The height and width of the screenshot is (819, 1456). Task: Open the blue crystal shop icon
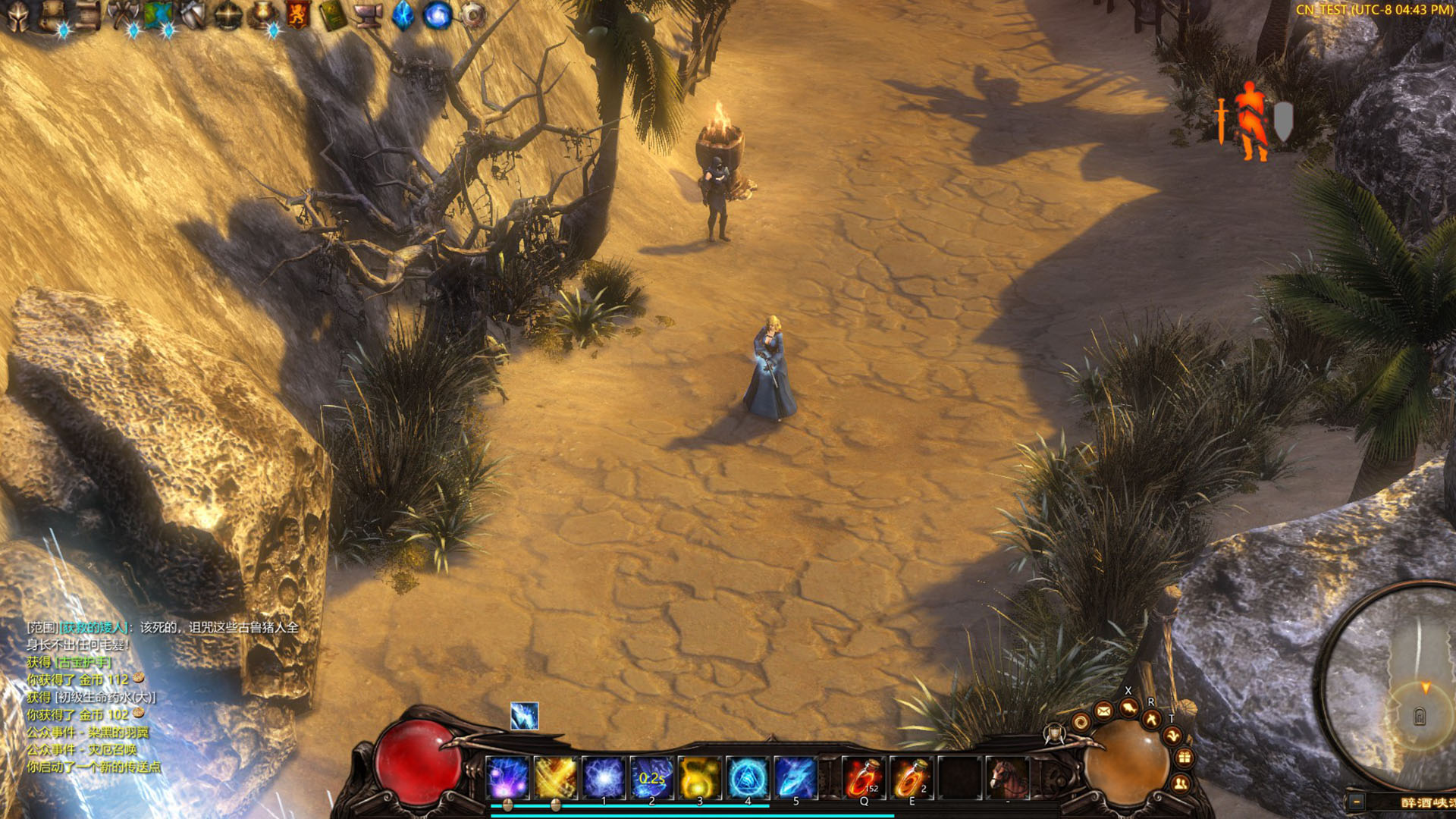click(x=404, y=12)
